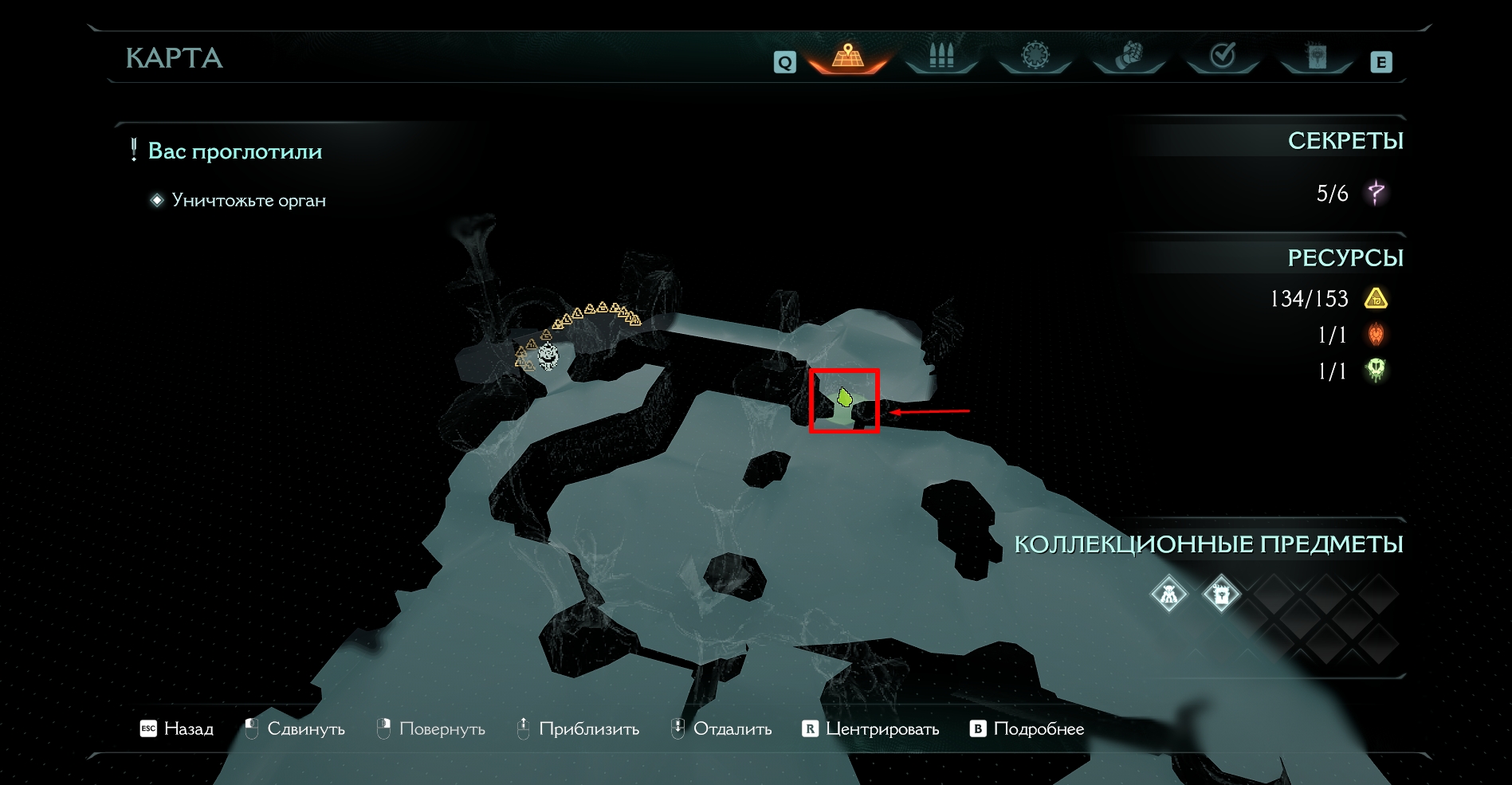
Task: Click the purple secrets question-mark icon
Action: [1377, 193]
